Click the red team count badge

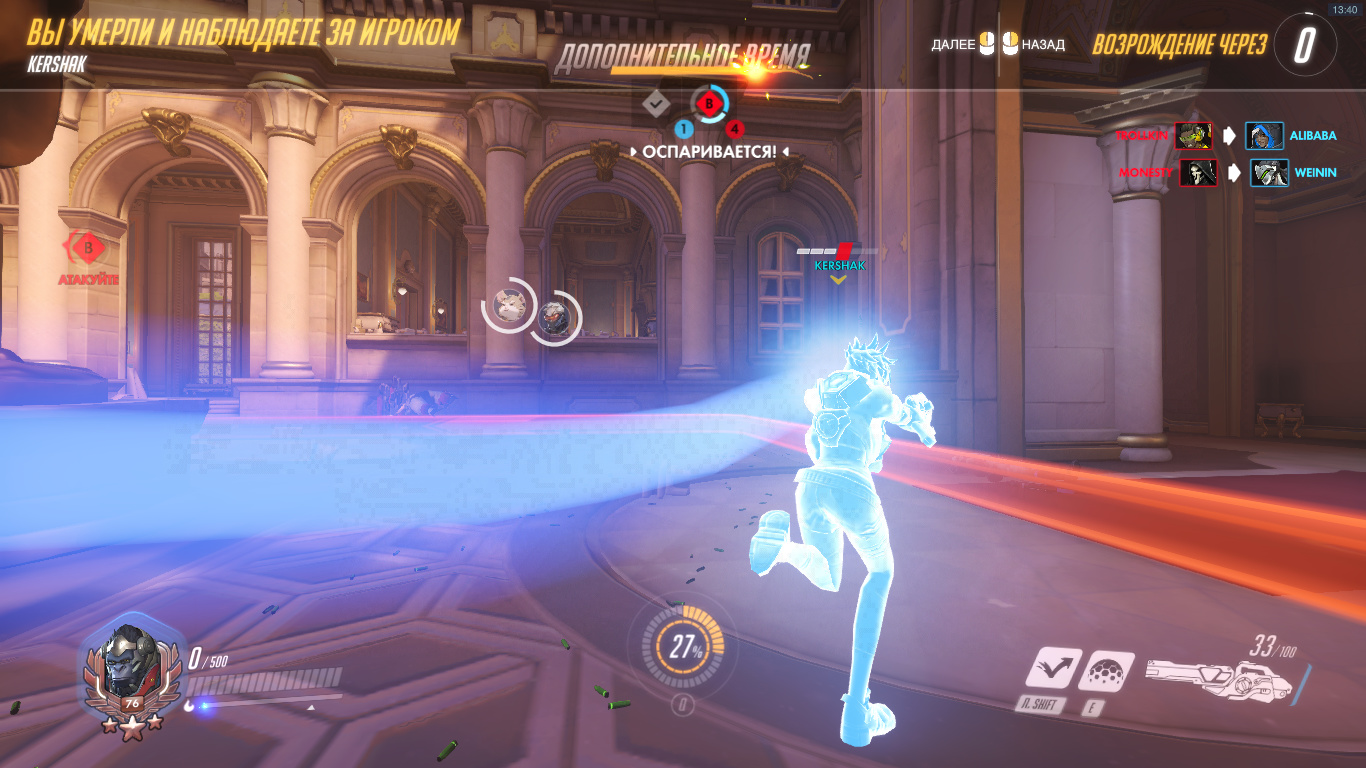coord(734,129)
